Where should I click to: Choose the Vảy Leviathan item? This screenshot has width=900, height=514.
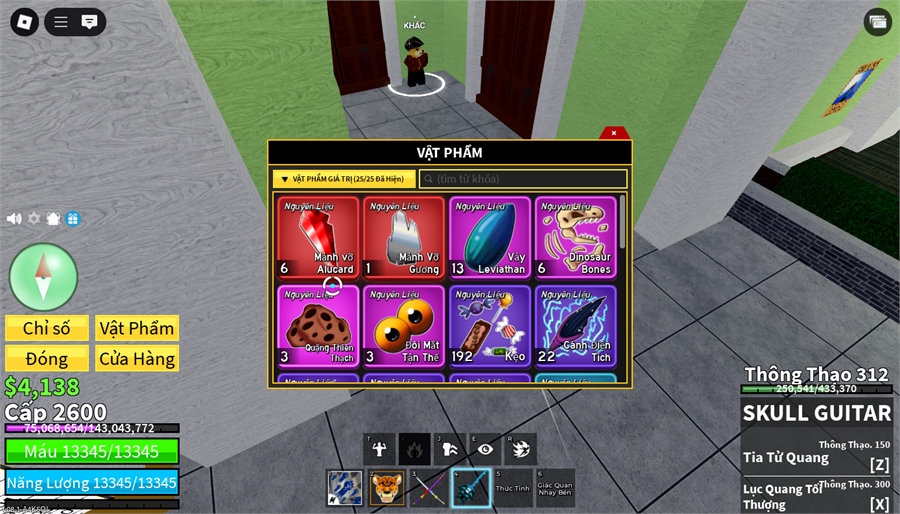pos(490,236)
